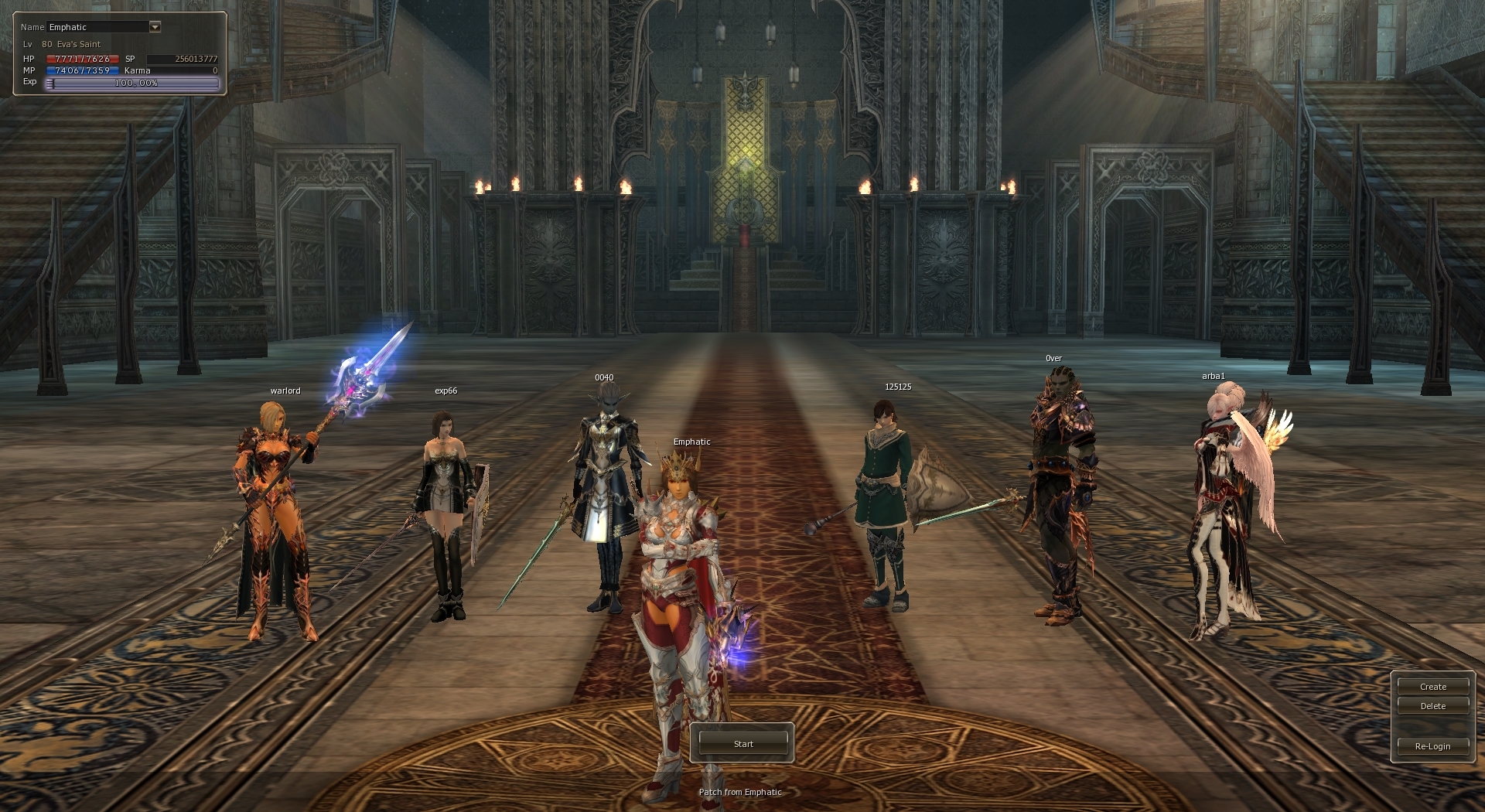Start the game with the selected character
The height and width of the screenshot is (812, 1485).
tap(742, 743)
